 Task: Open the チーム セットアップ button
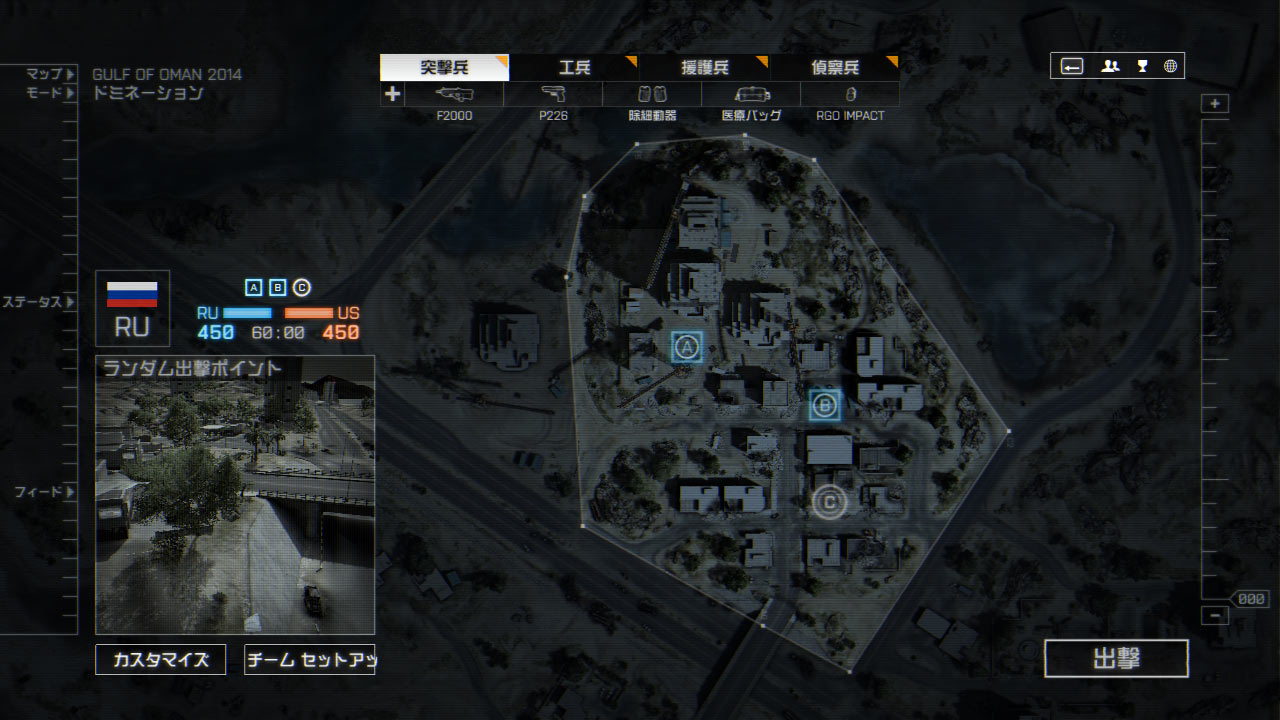(309, 660)
